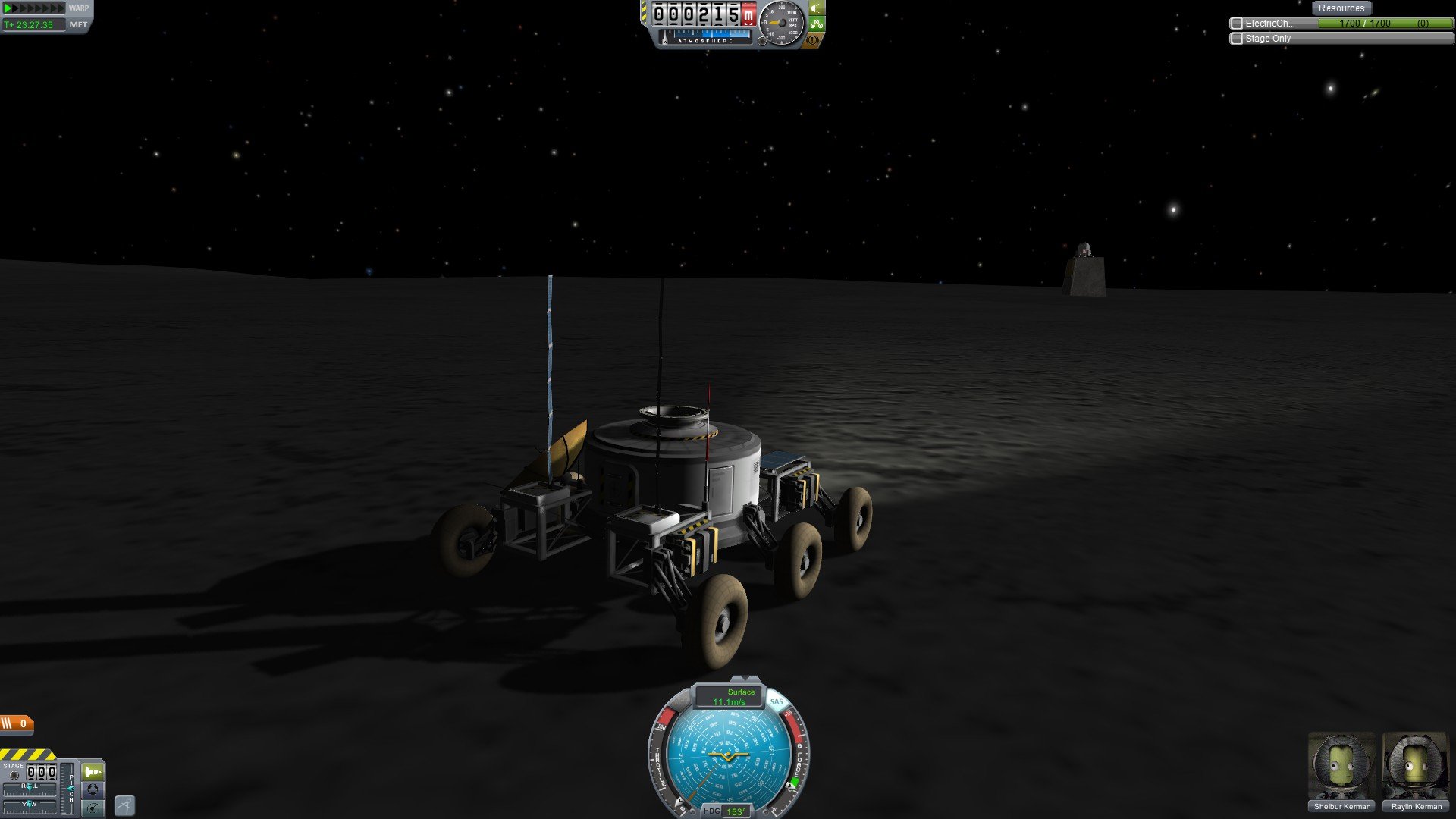This screenshot has height=819, width=1456.
Task: Open the map view button
Action: [x=93, y=808]
